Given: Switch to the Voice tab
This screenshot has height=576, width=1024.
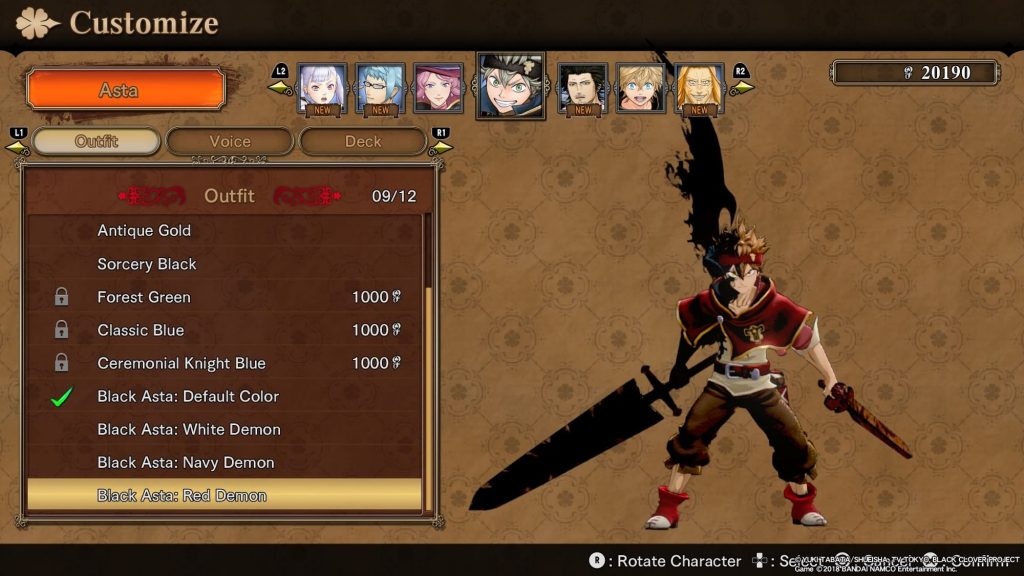Looking at the screenshot, I should [x=229, y=141].
